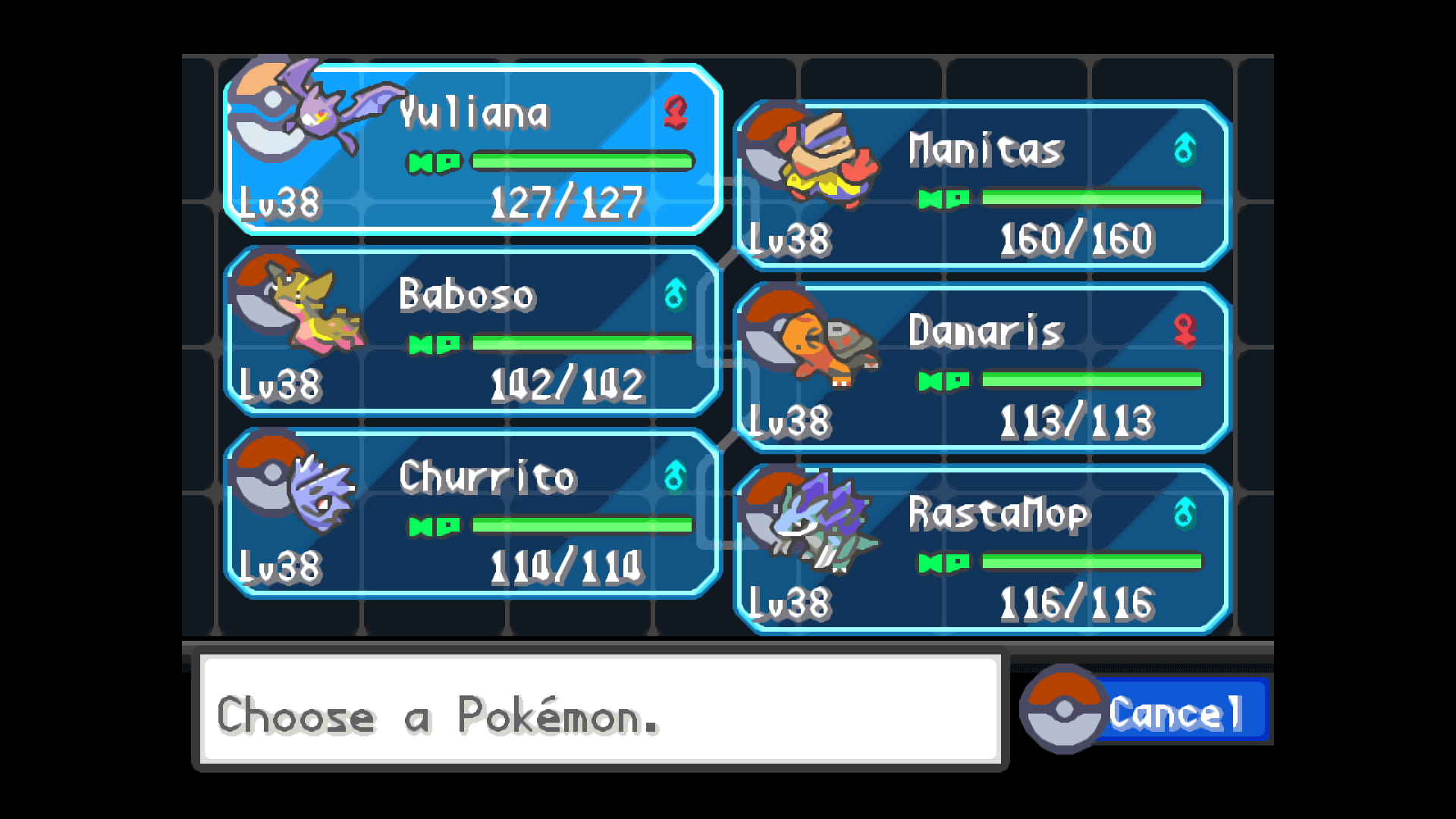This screenshot has height=819, width=1456.
Task: Pick Churrito's party panel
Action: [472, 513]
